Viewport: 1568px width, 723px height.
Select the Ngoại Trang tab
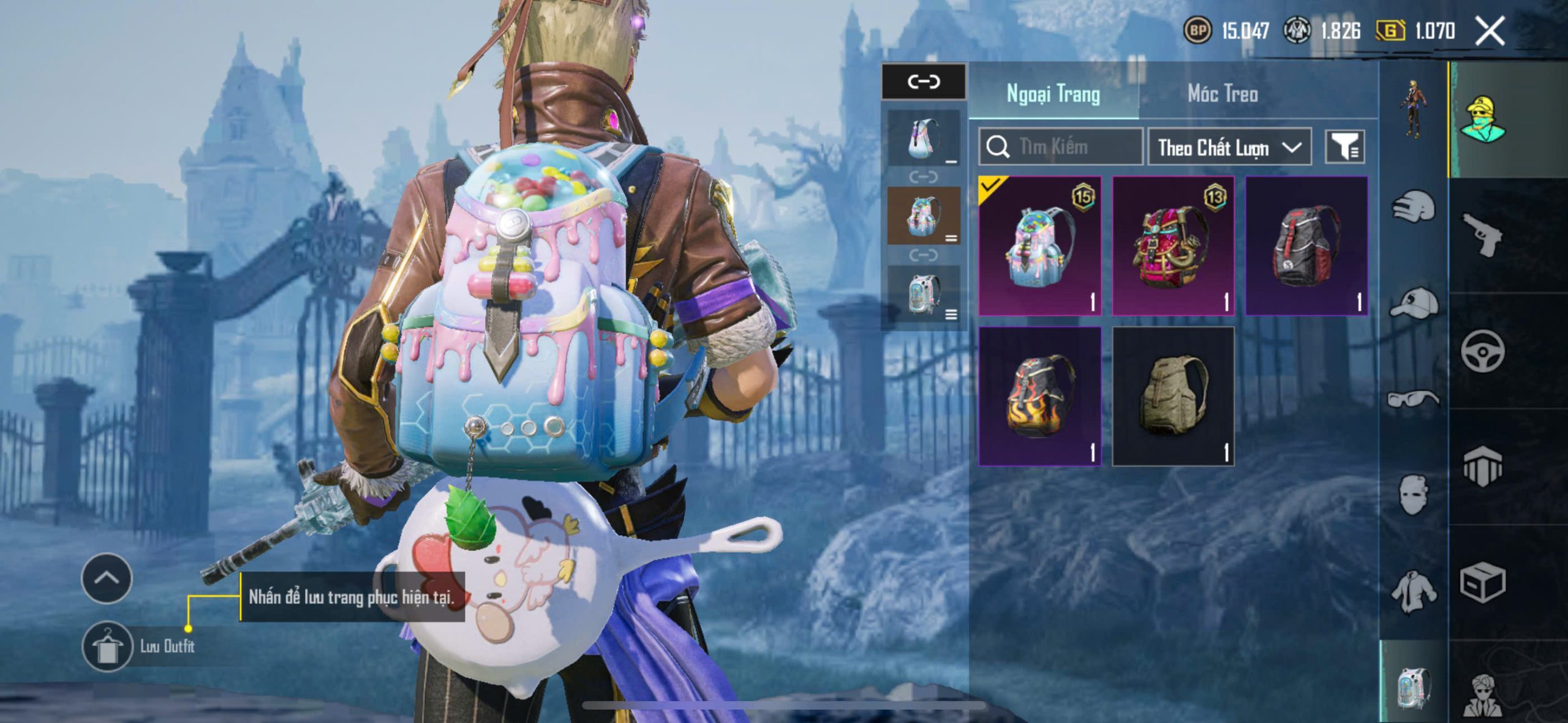coord(1053,94)
